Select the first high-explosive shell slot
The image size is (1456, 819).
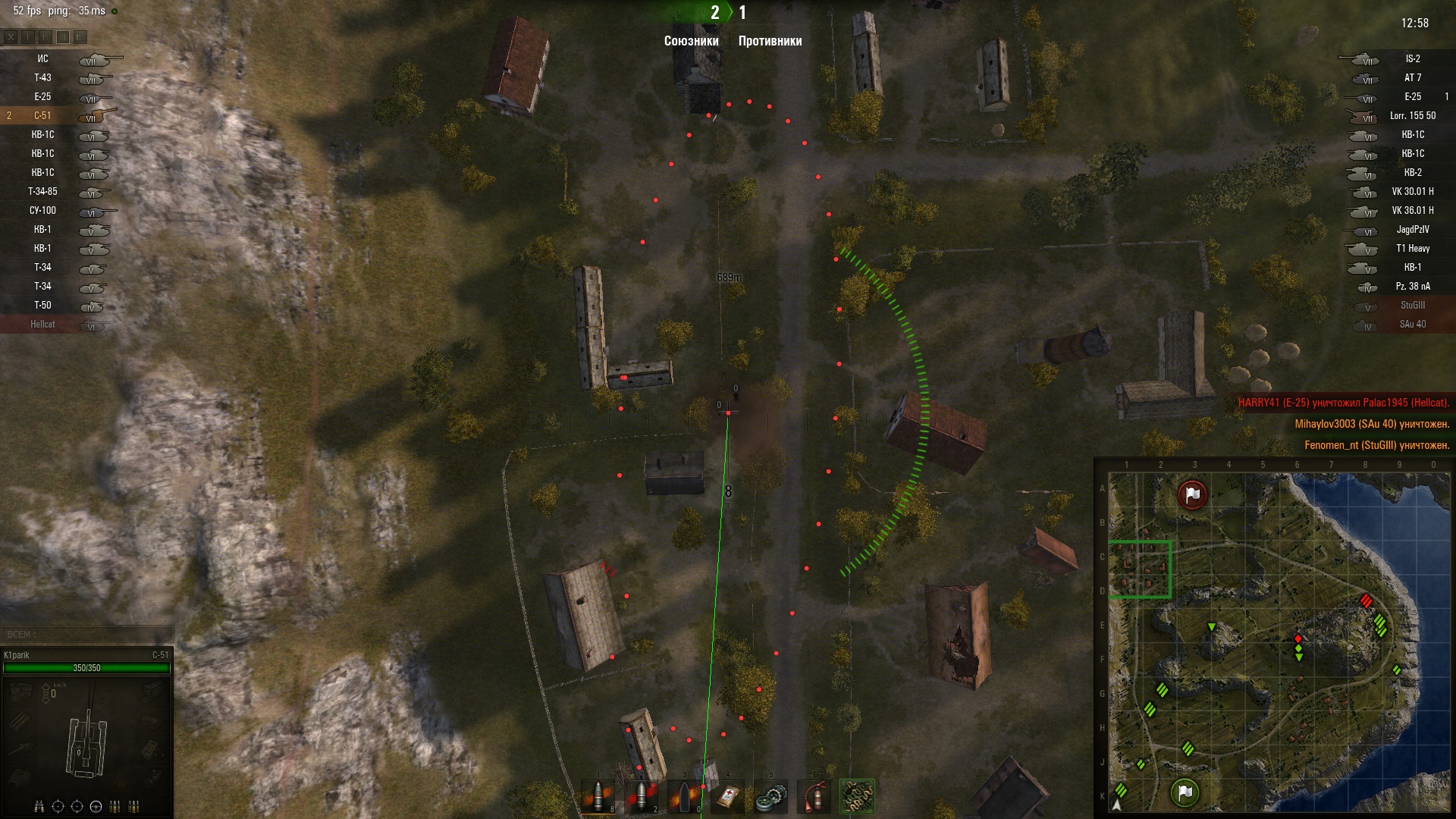point(598,796)
